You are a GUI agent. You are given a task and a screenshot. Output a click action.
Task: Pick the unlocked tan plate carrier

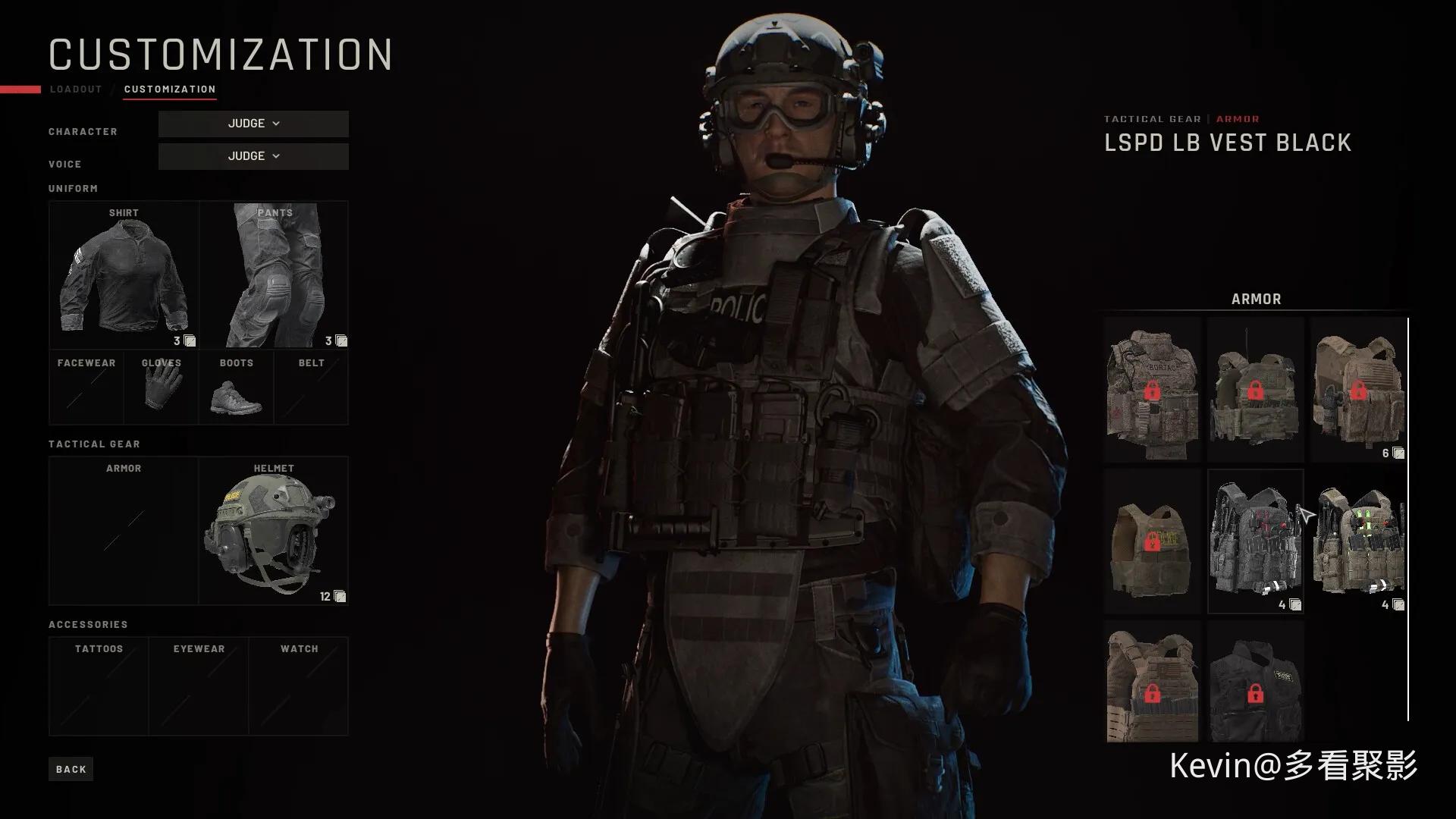1358,389
